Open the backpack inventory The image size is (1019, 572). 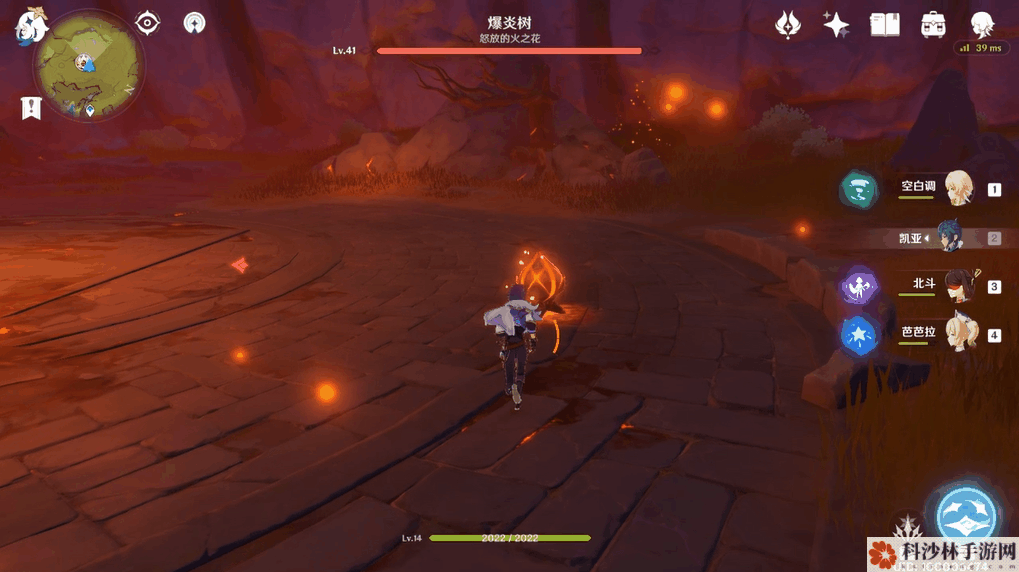[x=934, y=25]
